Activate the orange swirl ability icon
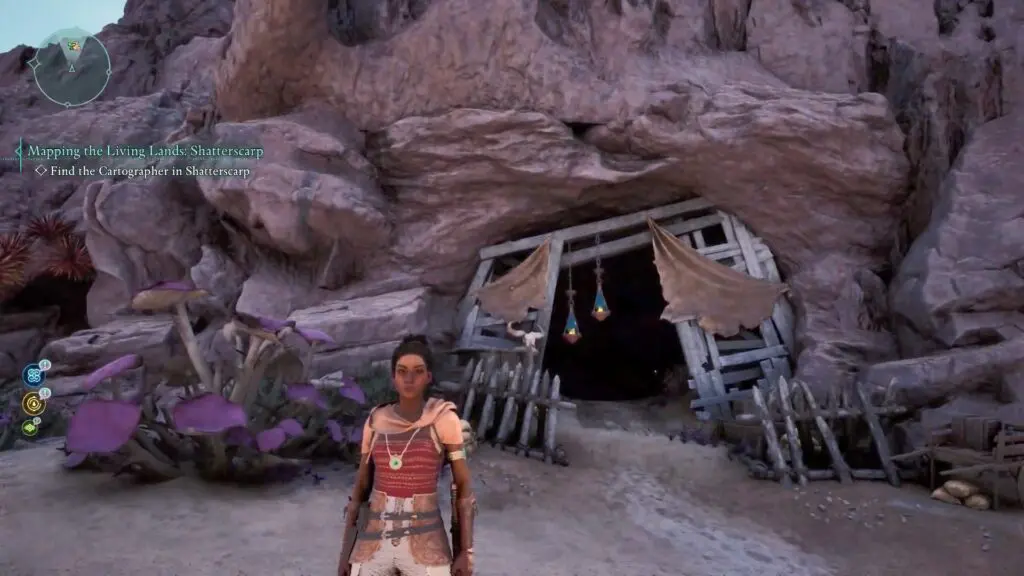 tap(32, 403)
